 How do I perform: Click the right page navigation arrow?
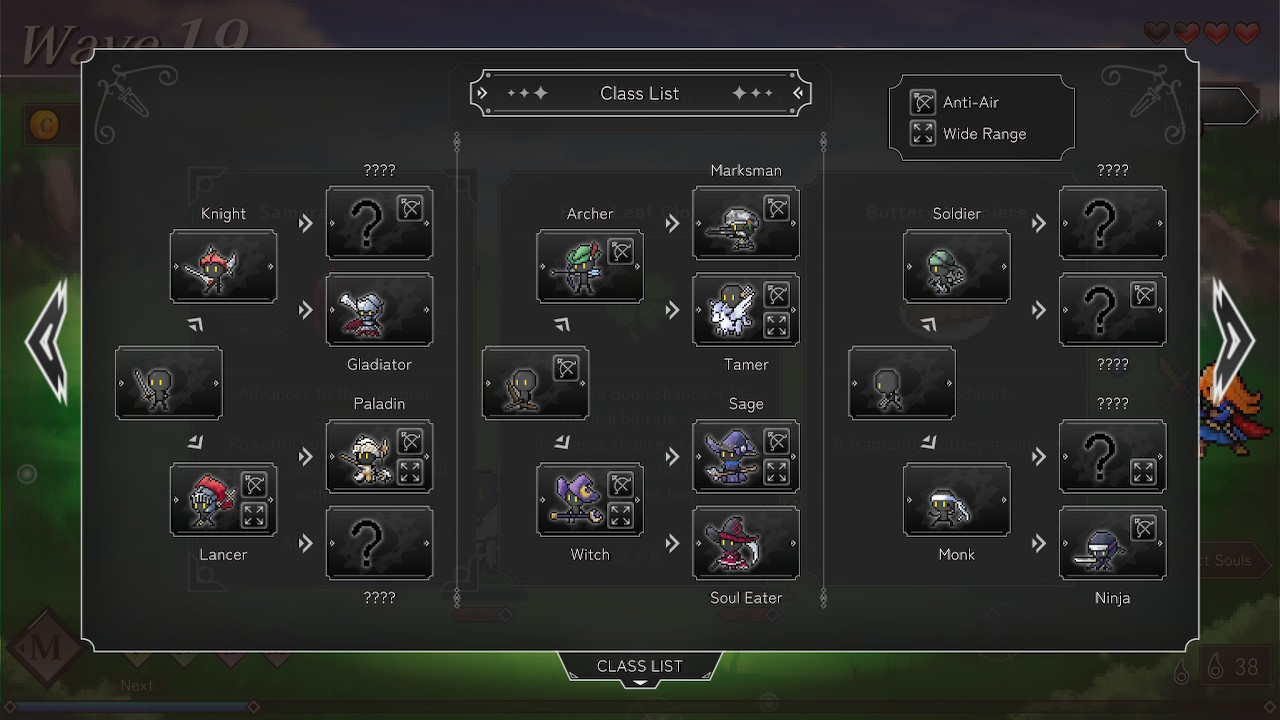coord(1232,345)
